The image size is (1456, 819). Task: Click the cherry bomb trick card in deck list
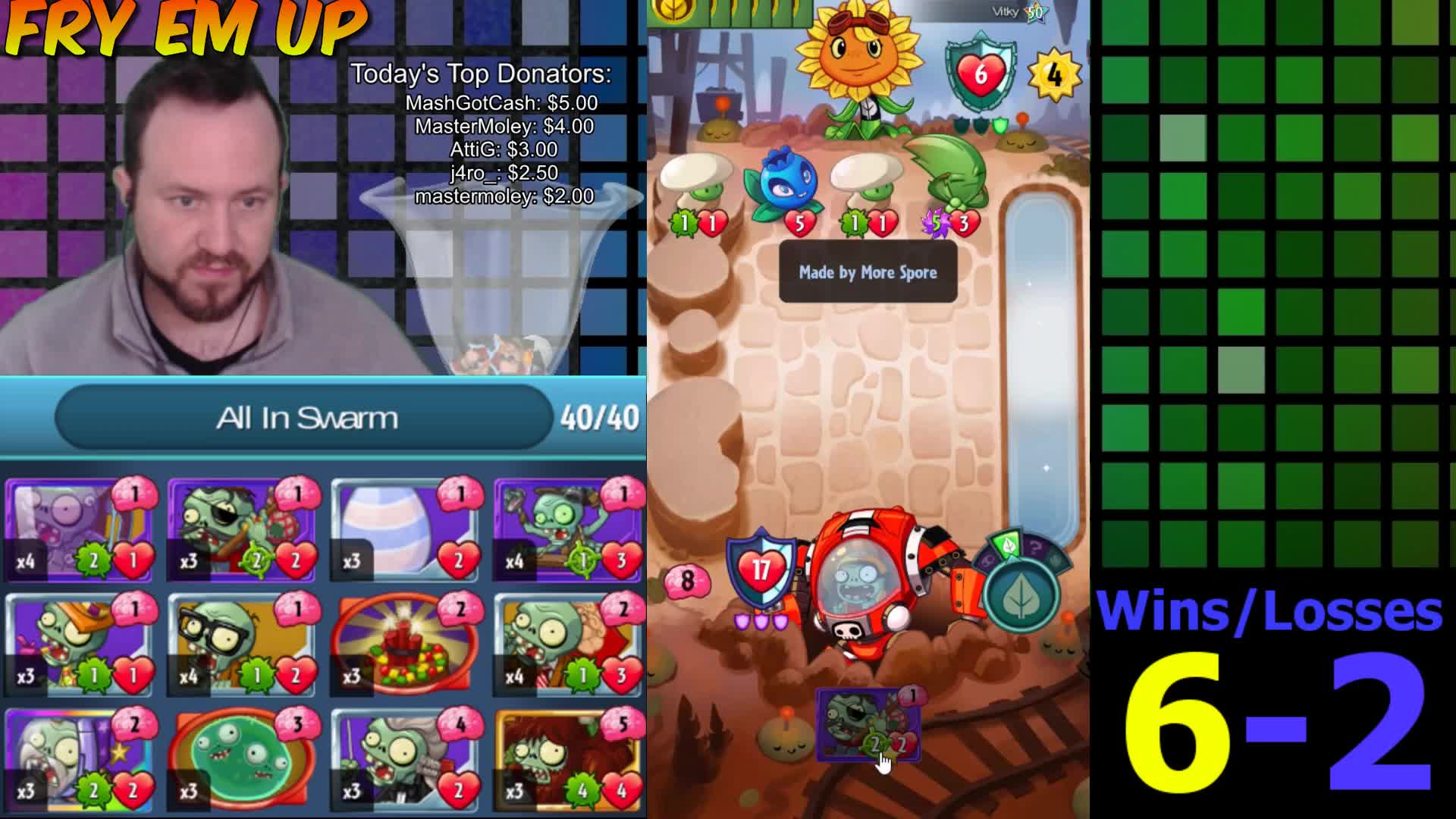(405, 645)
